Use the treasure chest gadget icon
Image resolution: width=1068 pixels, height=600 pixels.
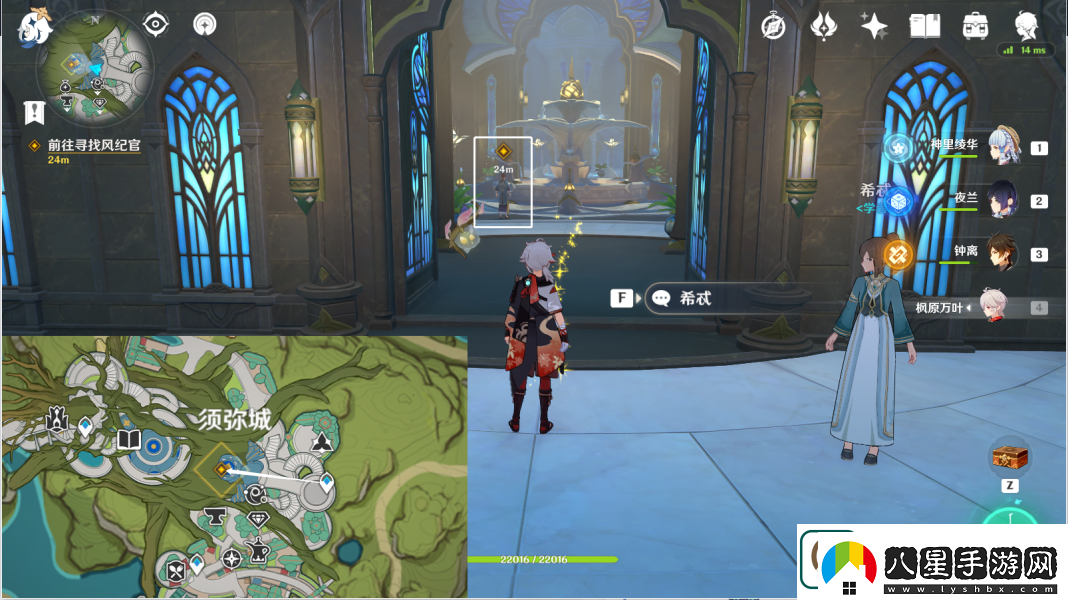click(x=1008, y=458)
